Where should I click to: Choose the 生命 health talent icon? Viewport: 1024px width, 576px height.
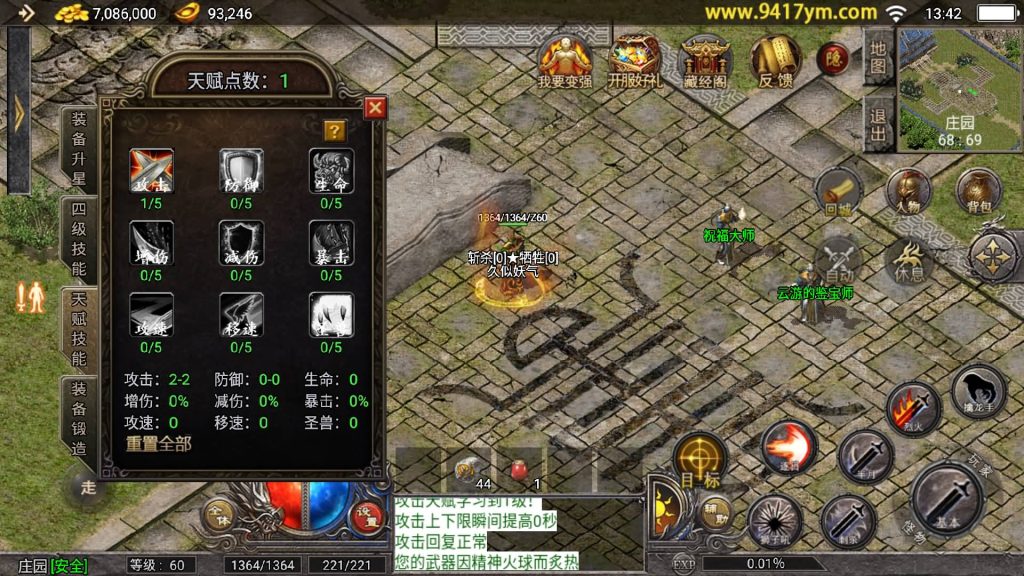coord(331,171)
